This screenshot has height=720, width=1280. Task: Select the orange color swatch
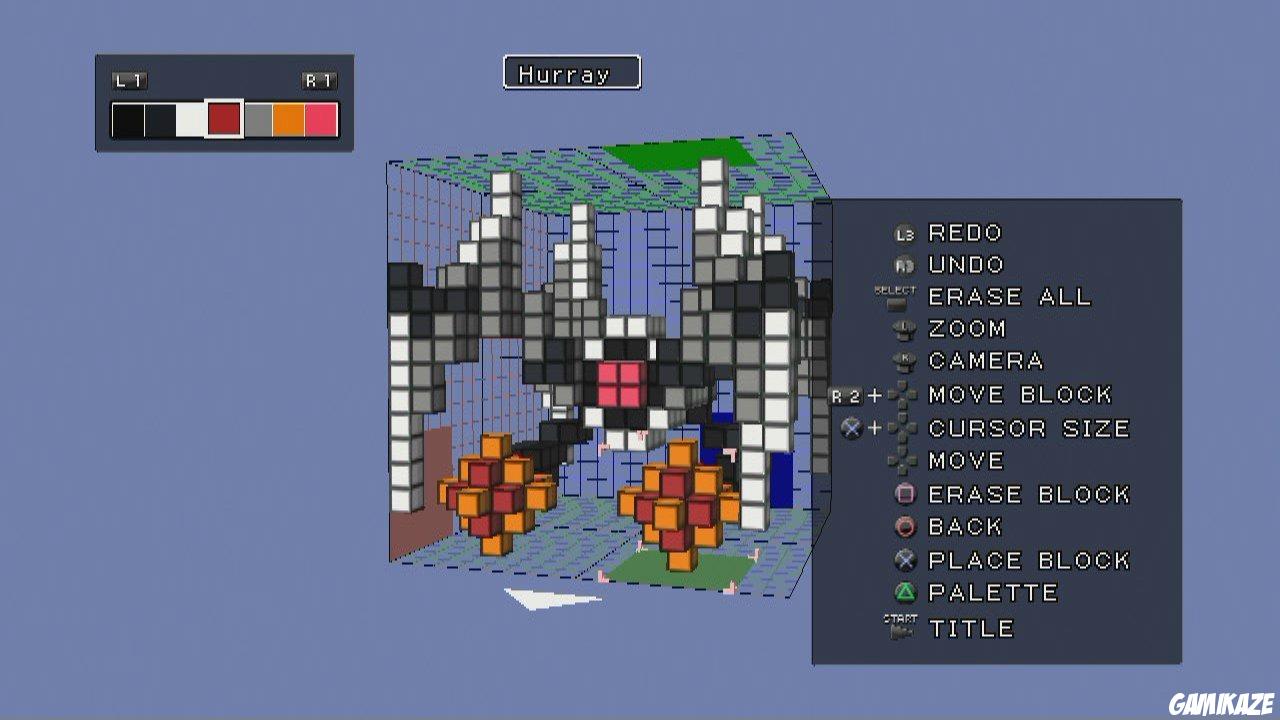[x=287, y=119]
